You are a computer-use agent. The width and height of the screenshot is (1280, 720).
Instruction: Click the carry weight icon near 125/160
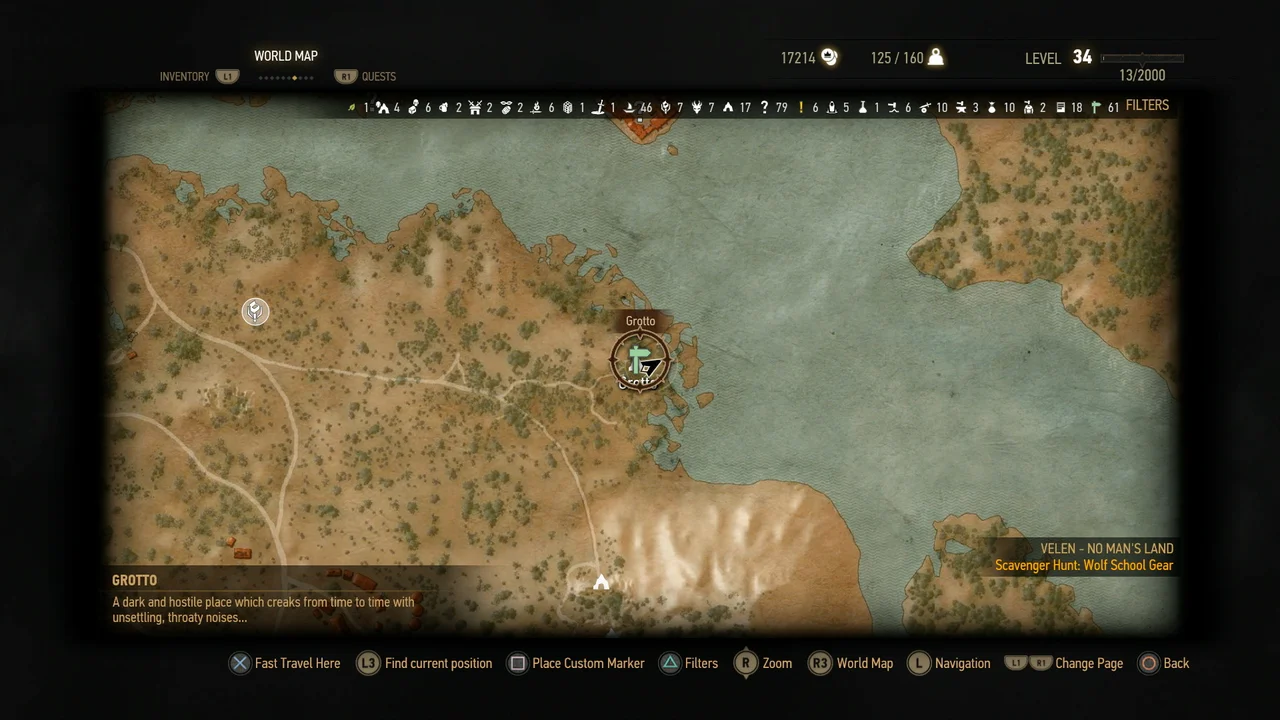pyautogui.click(x=934, y=57)
